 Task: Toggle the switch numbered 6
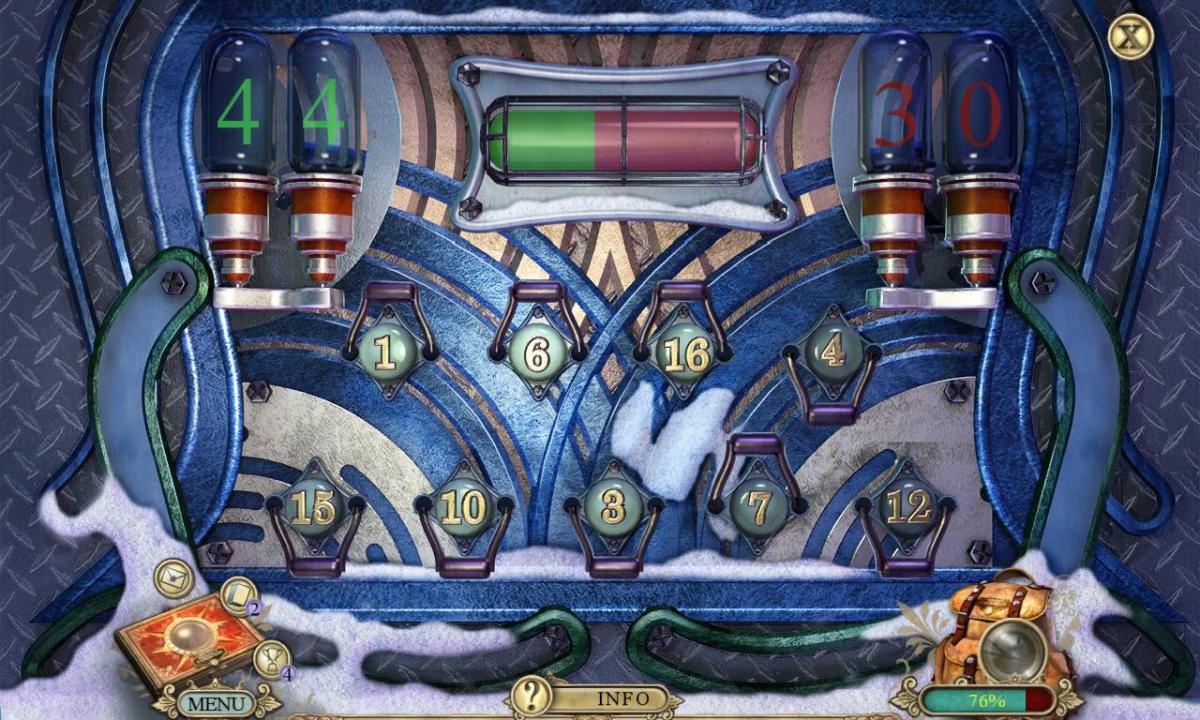537,353
